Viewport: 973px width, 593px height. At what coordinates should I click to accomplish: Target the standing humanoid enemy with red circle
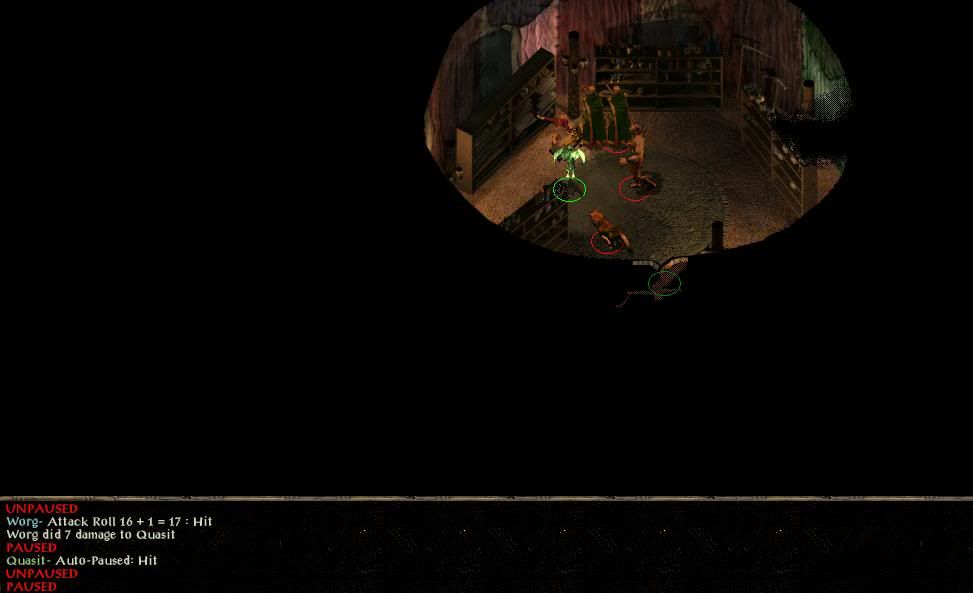(636, 165)
